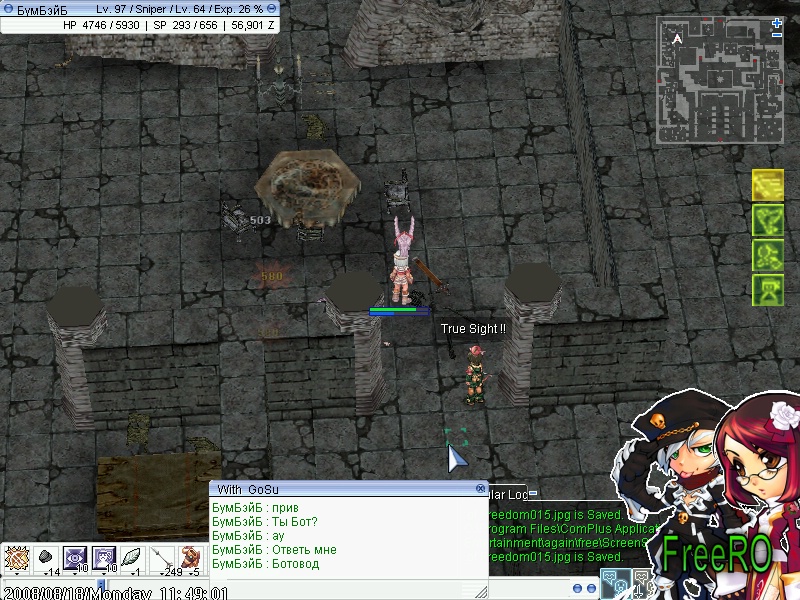
Task: Select the grey stone item with count 14
Action: tap(45, 558)
